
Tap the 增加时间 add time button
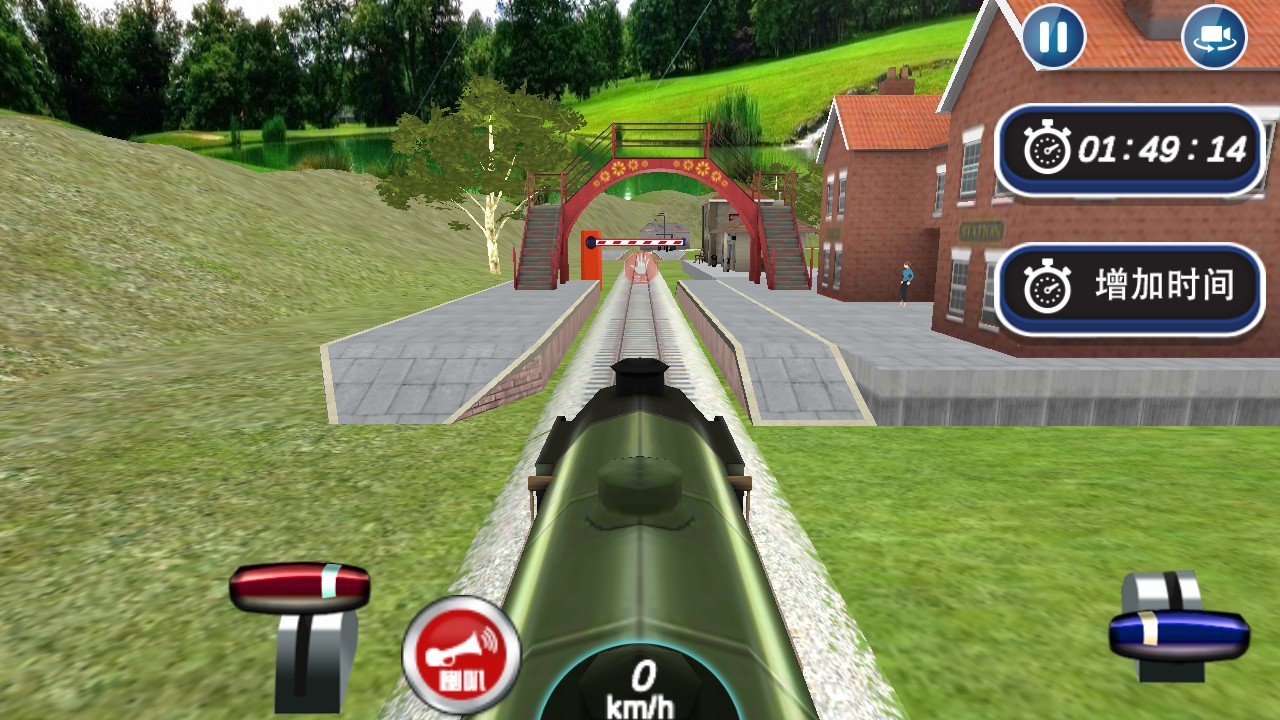pyautogui.click(x=1130, y=288)
